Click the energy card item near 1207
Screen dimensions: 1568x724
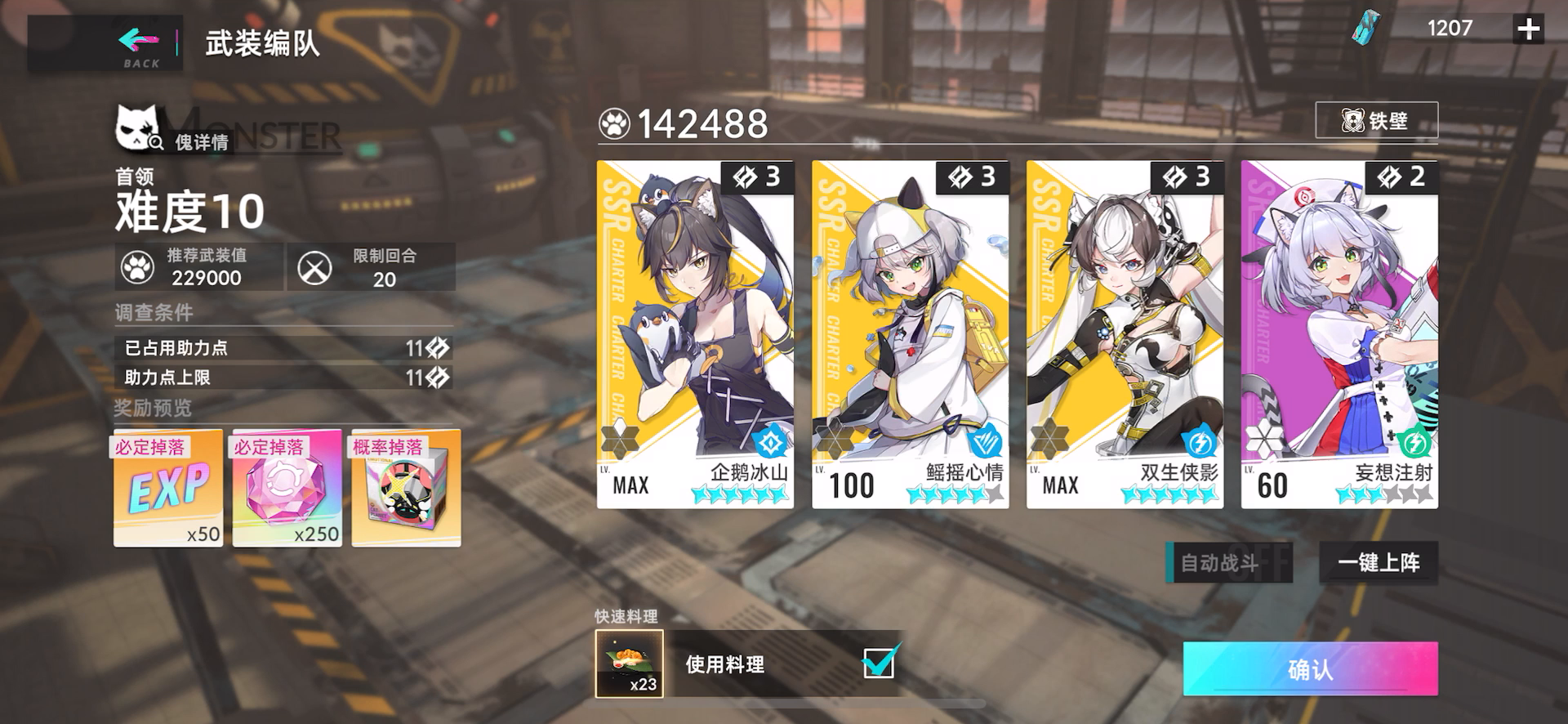tap(1365, 27)
